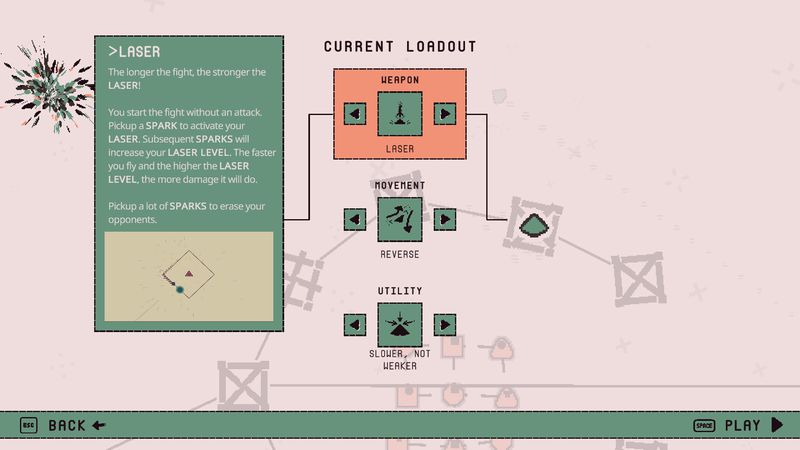Screen dimensions: 800x450
Task: Go back to the previous screen
Action: (64, 426)
